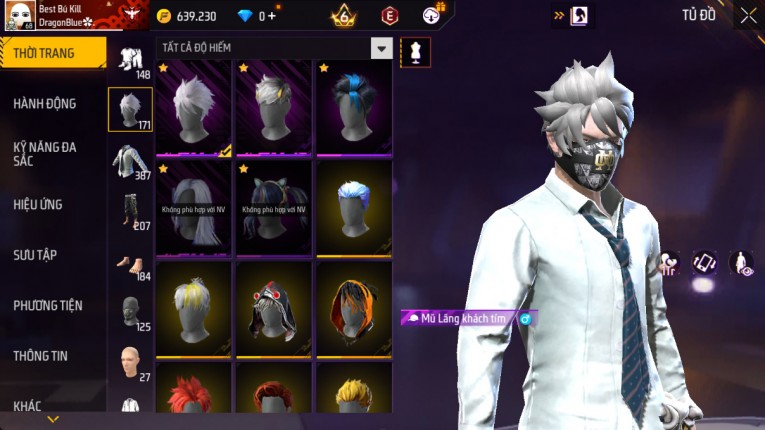The height and width of the screenshot is (430, 765).
Task: Select the HIỆU ỨNG tab
Action: coord(39,205)
